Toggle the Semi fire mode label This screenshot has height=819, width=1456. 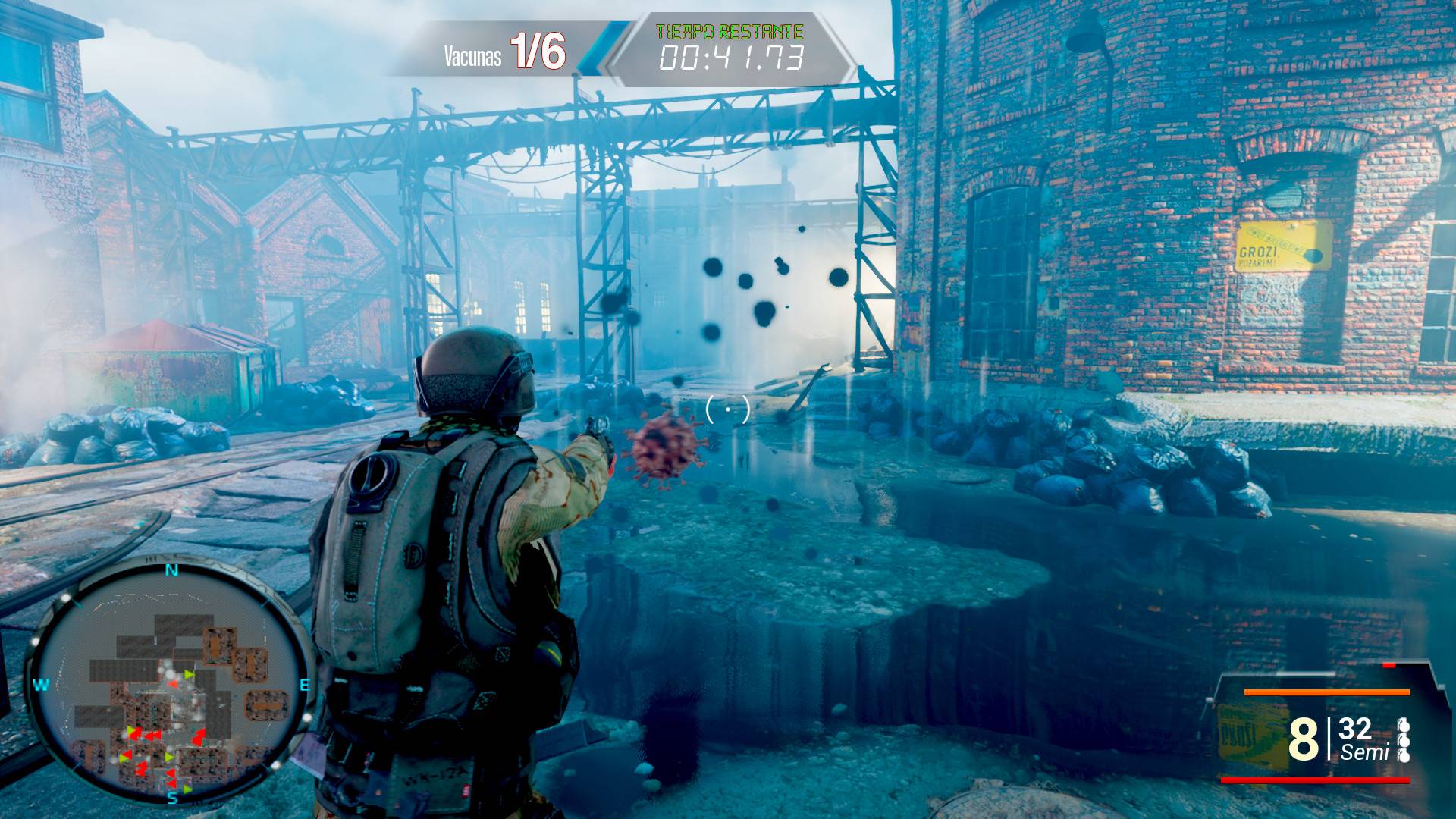point(1364,752)
